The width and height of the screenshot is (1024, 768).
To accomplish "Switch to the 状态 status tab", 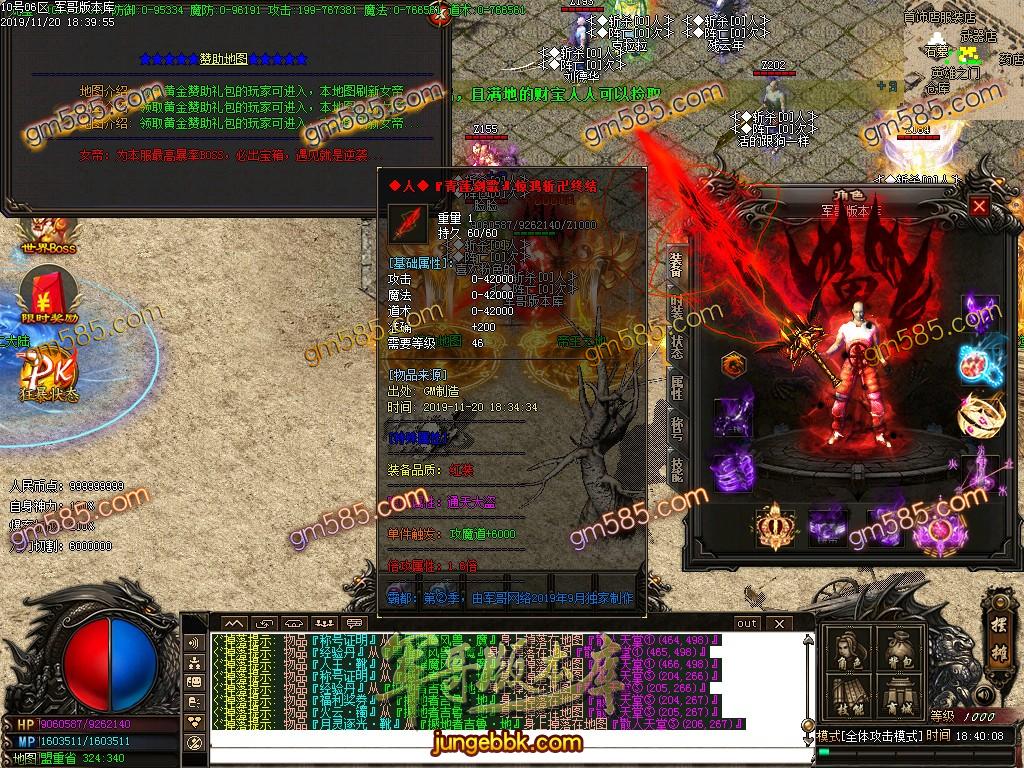I will click(x=676, y=348).
